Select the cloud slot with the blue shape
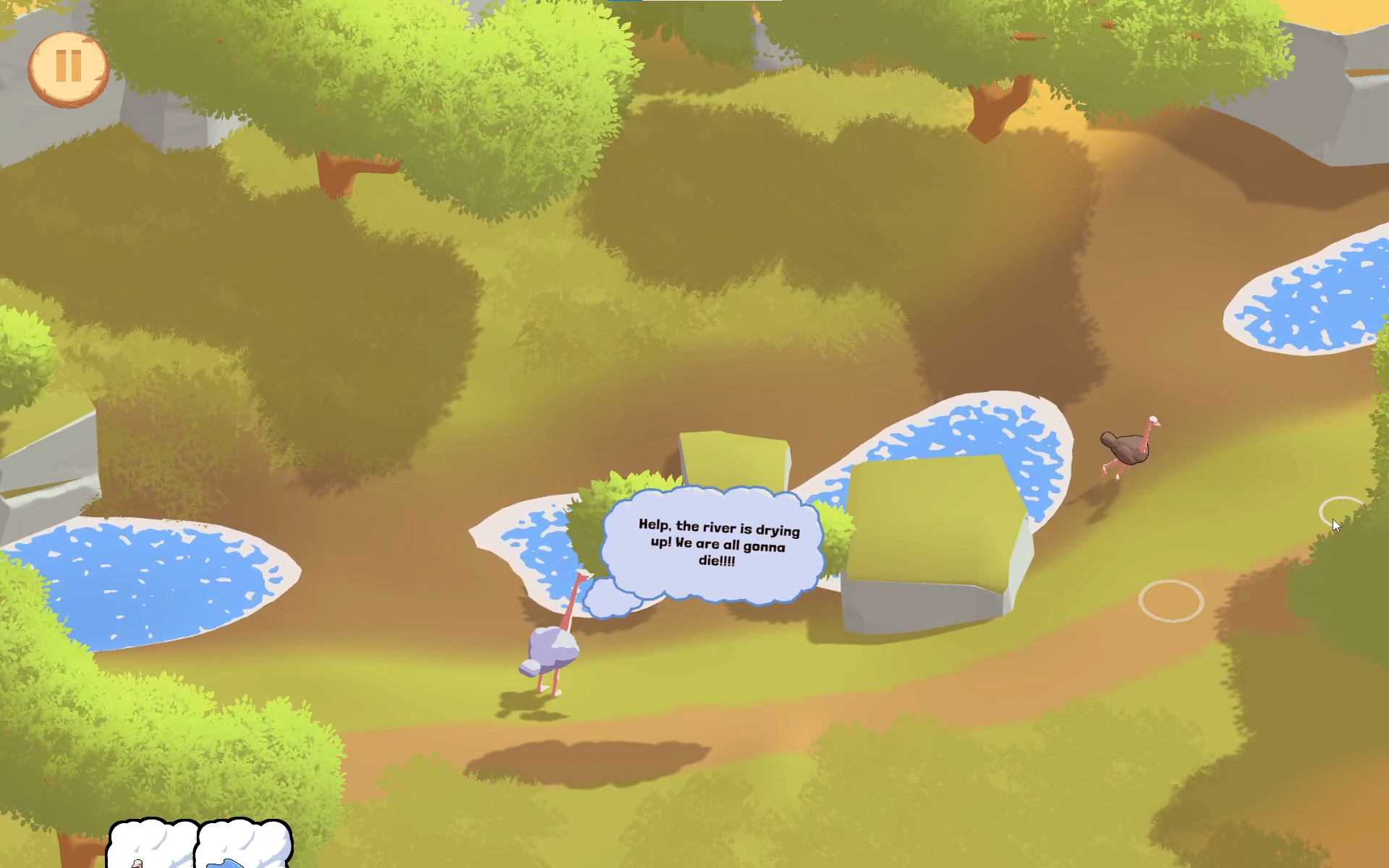 [x=243, y=845]
